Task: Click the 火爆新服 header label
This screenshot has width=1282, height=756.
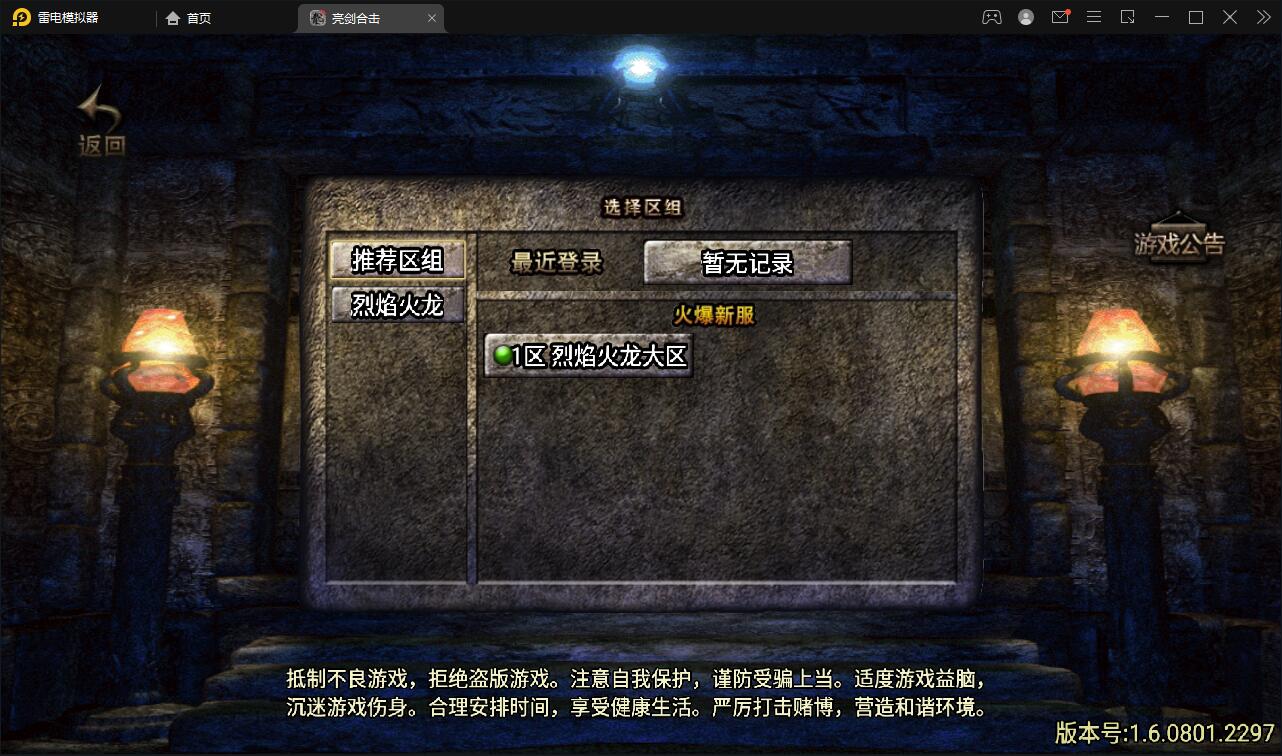Action: coord(713,314)
